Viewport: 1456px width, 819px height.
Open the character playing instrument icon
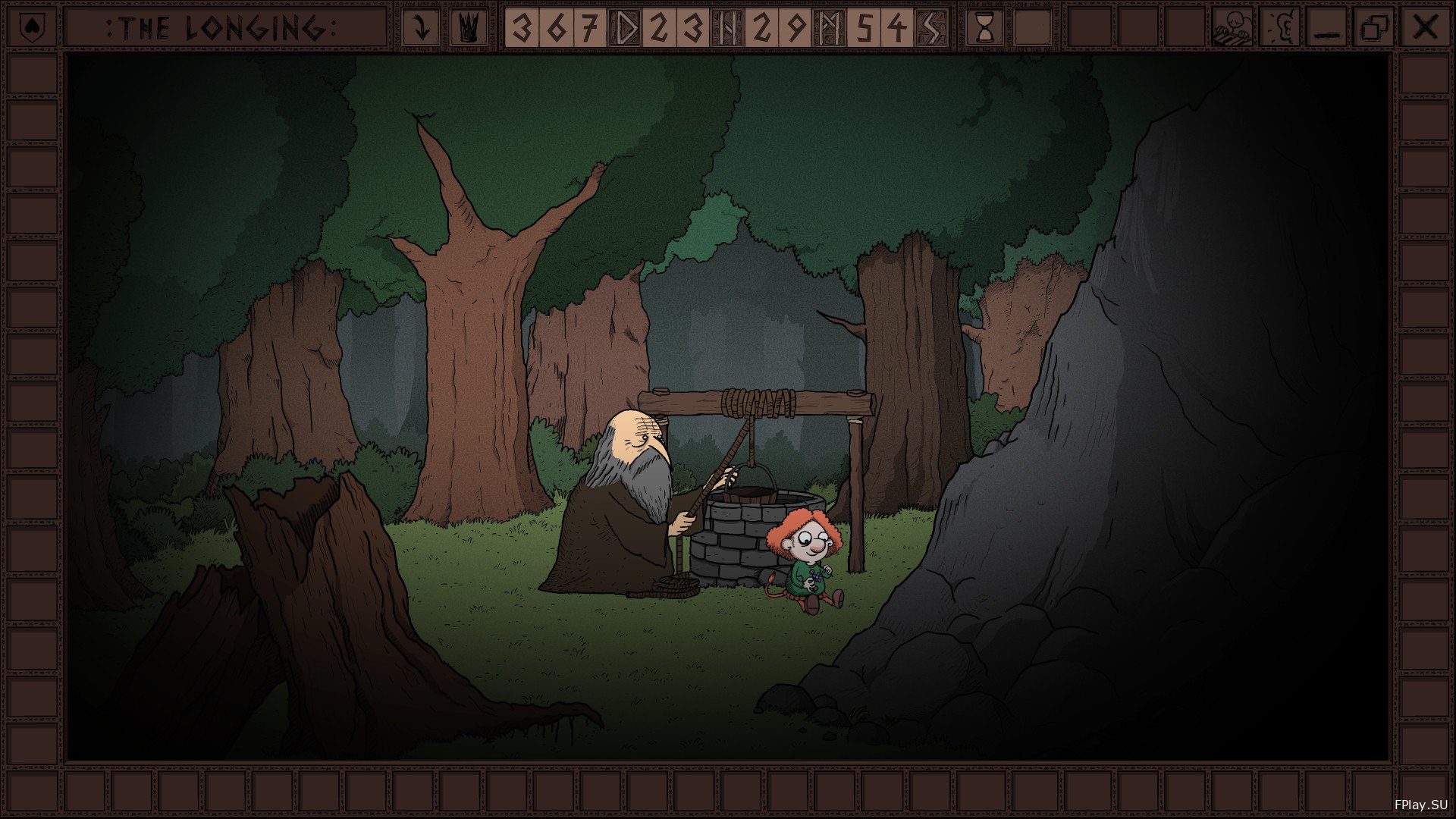pos(1232,28)
